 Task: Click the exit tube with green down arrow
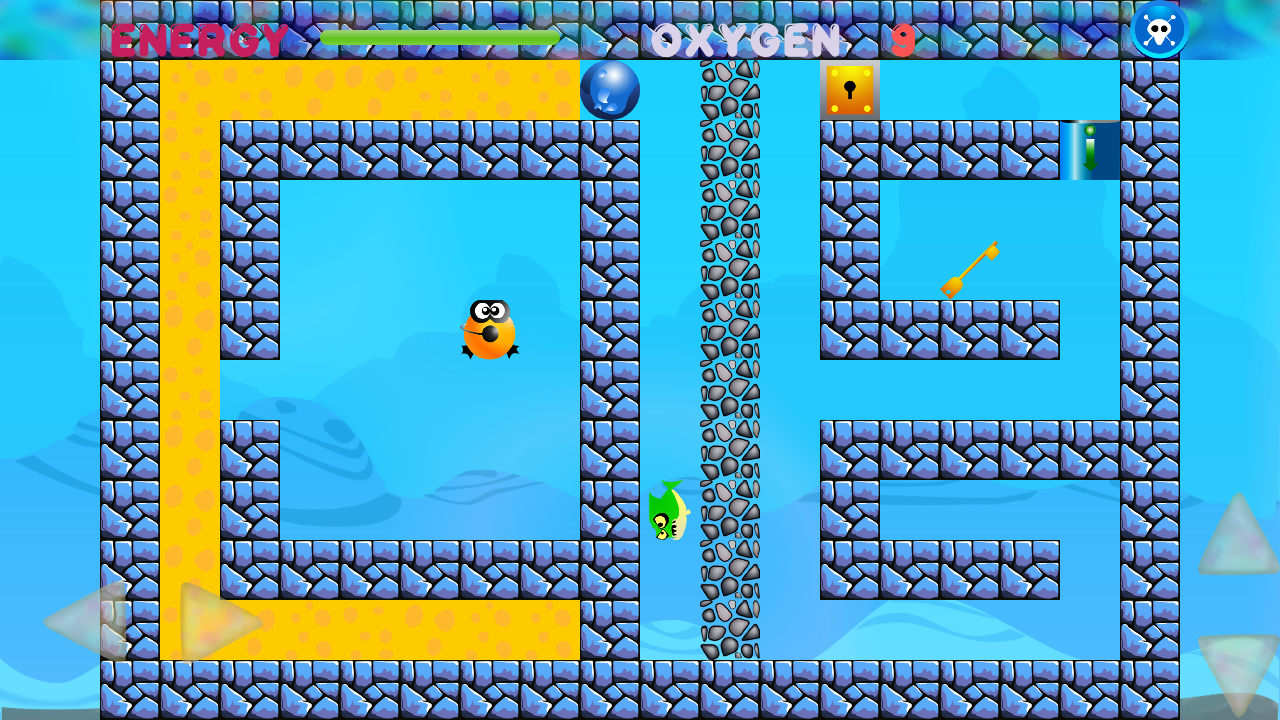[x=1089, y=148]
